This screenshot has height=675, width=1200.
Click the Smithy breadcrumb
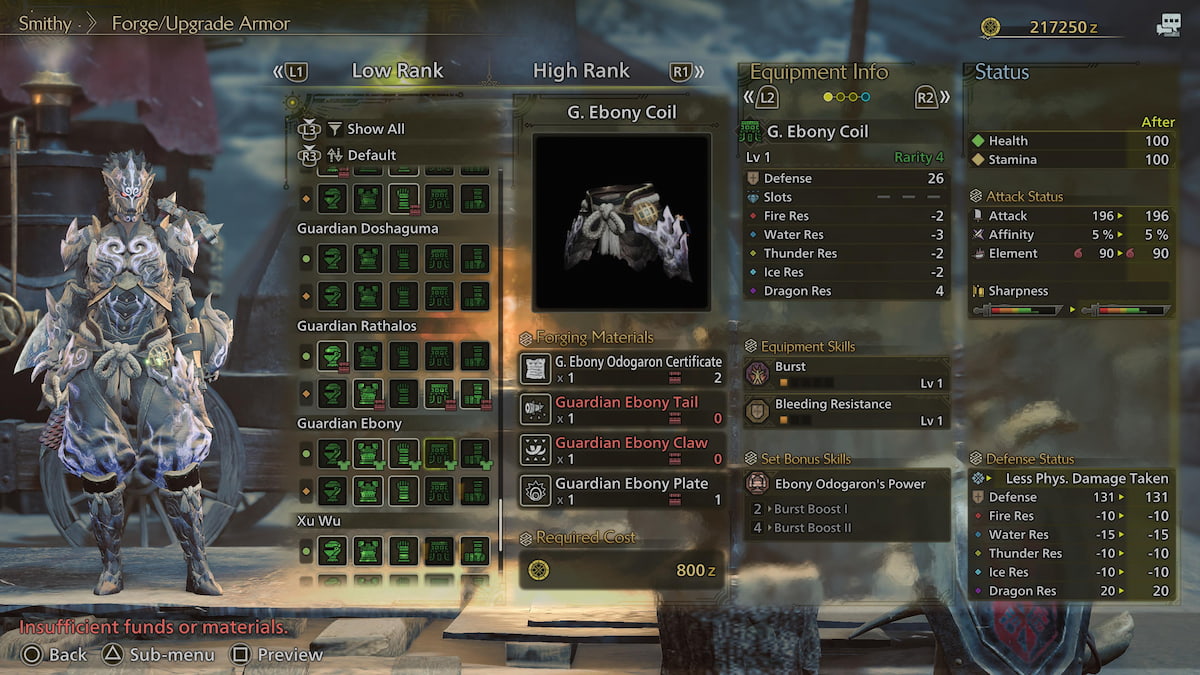click(45, 22)
